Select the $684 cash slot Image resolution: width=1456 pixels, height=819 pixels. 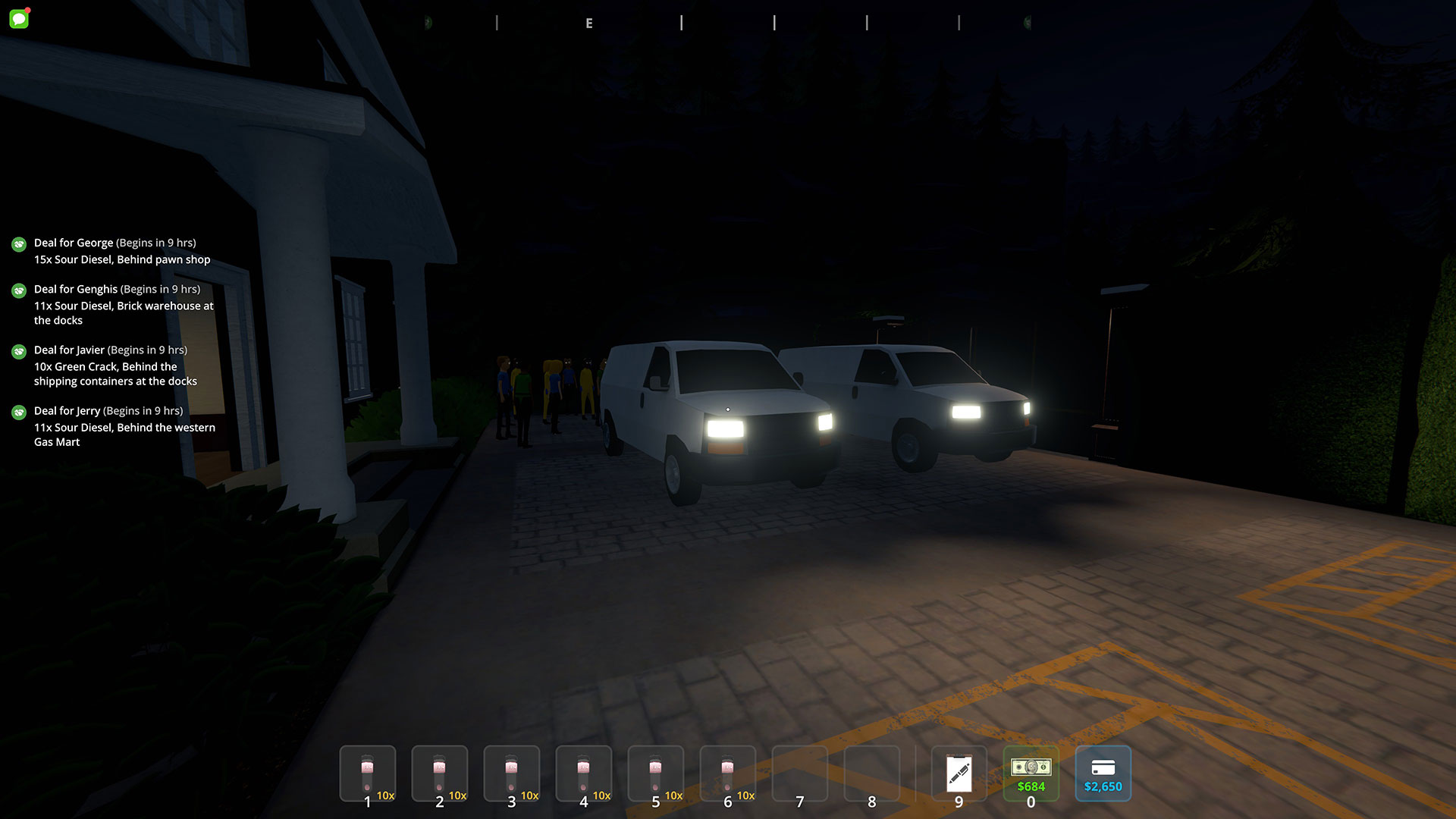point(1031,773)
